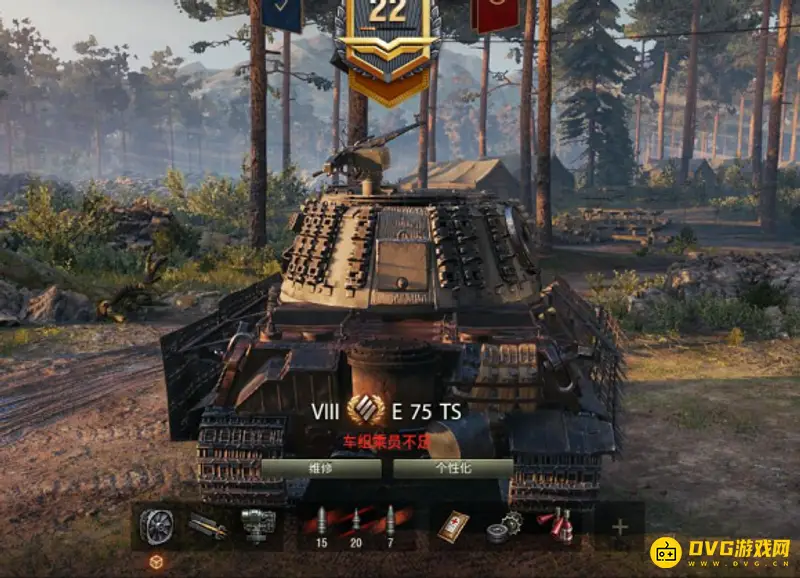Click the red crew shortage warning text
Image resolution: width=800 pixels, height=578 pixels.
[x=385, y=439]
